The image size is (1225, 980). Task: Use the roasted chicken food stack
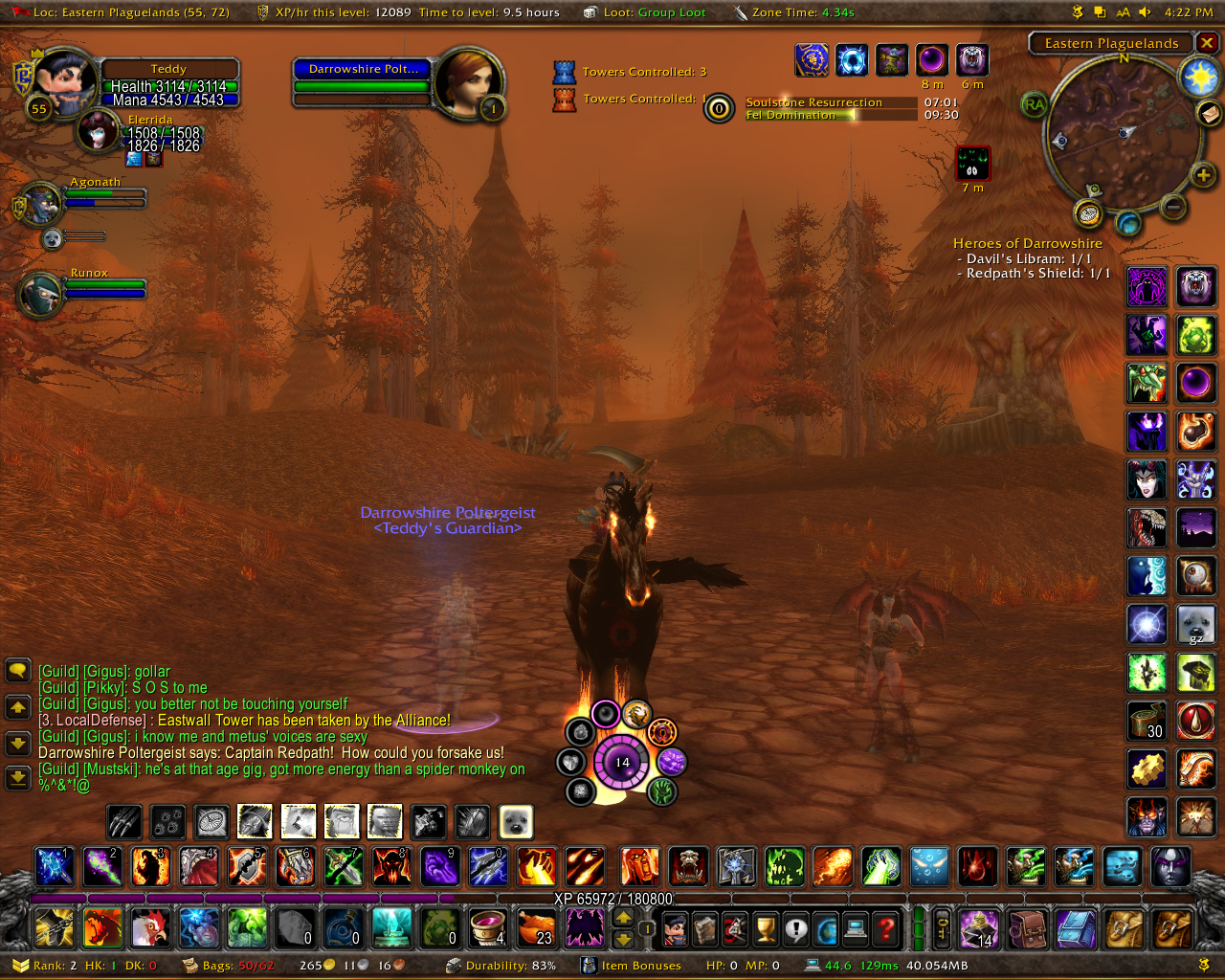(536, 927)
